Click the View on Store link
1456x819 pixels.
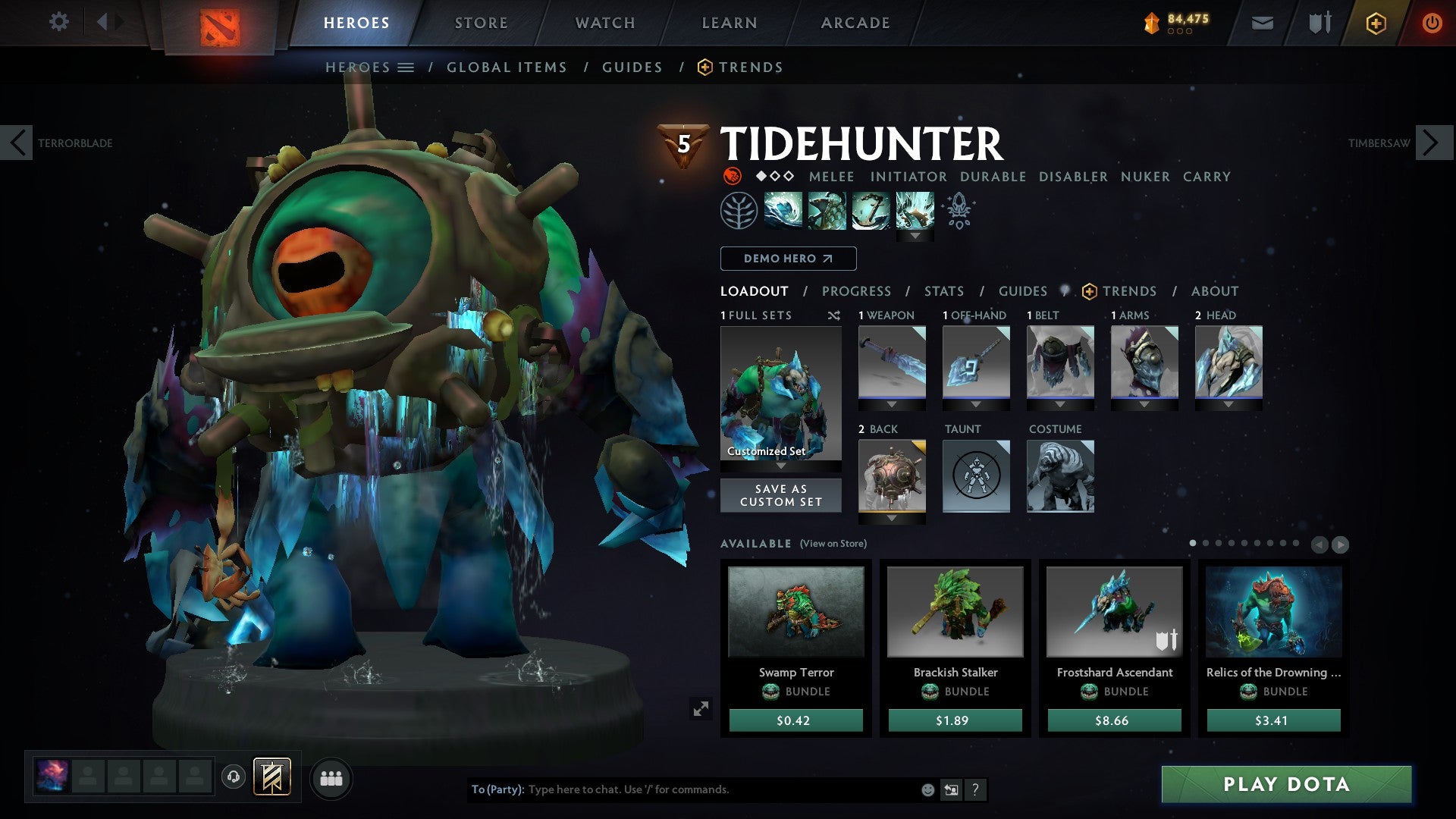834,544
